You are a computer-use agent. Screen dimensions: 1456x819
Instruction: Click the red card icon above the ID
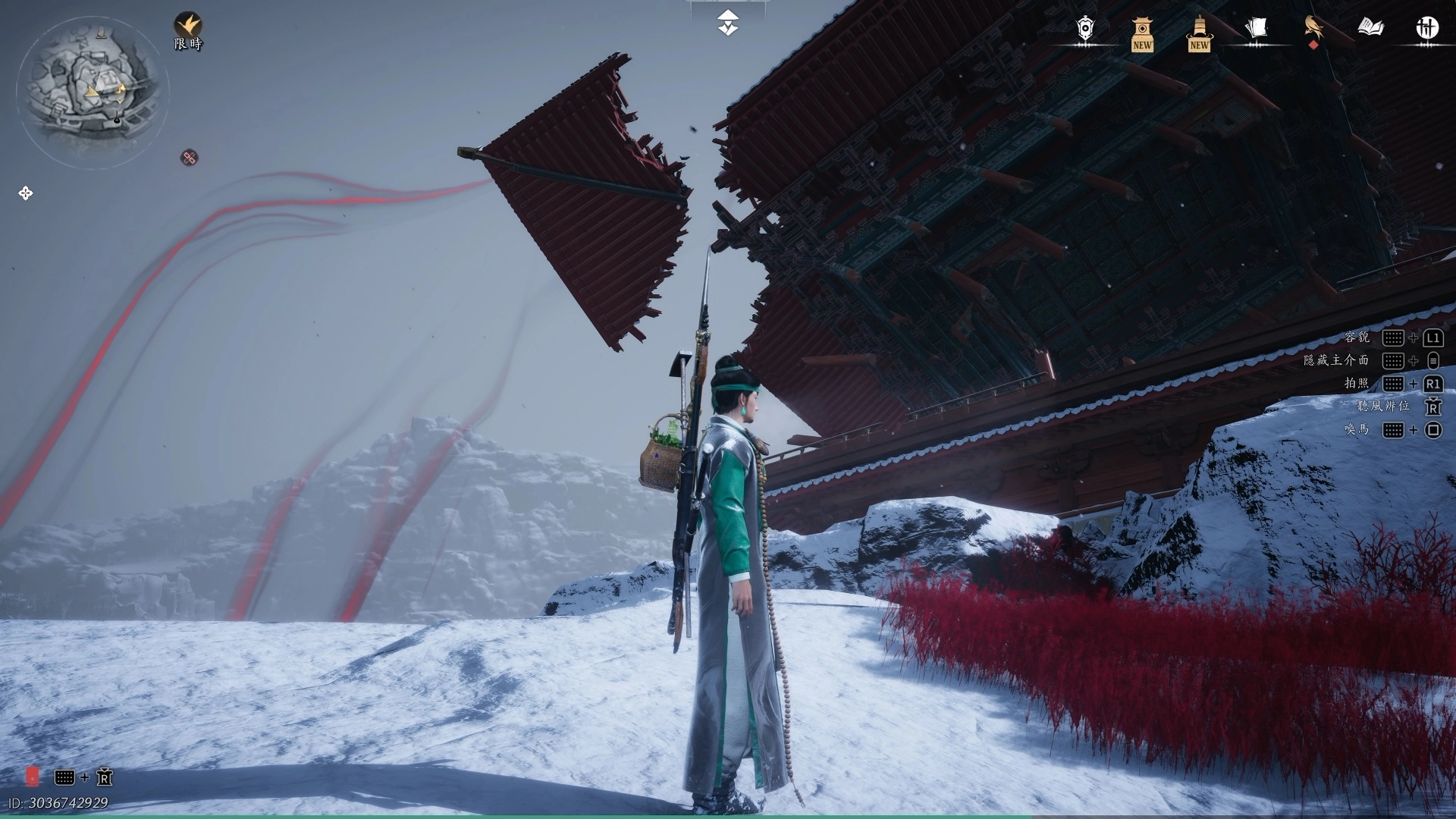coord(33,777)
